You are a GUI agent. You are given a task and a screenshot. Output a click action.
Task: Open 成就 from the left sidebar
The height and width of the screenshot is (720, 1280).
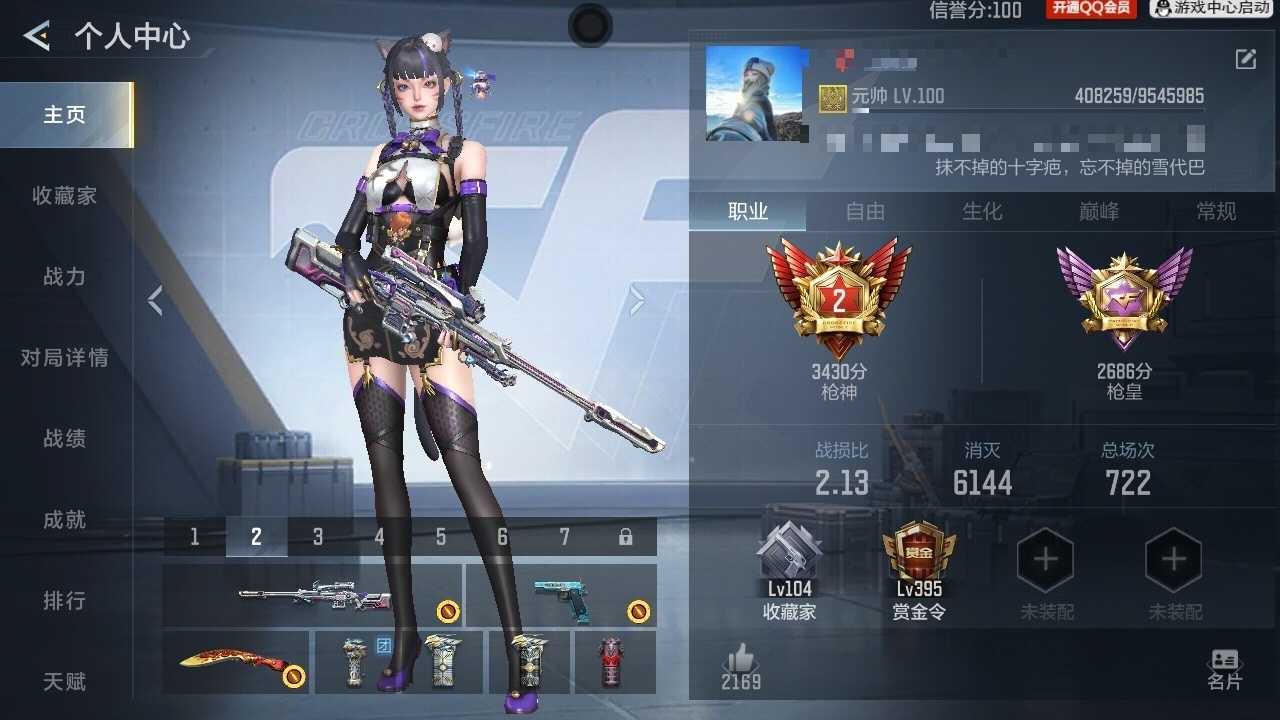tap(64, 519)
